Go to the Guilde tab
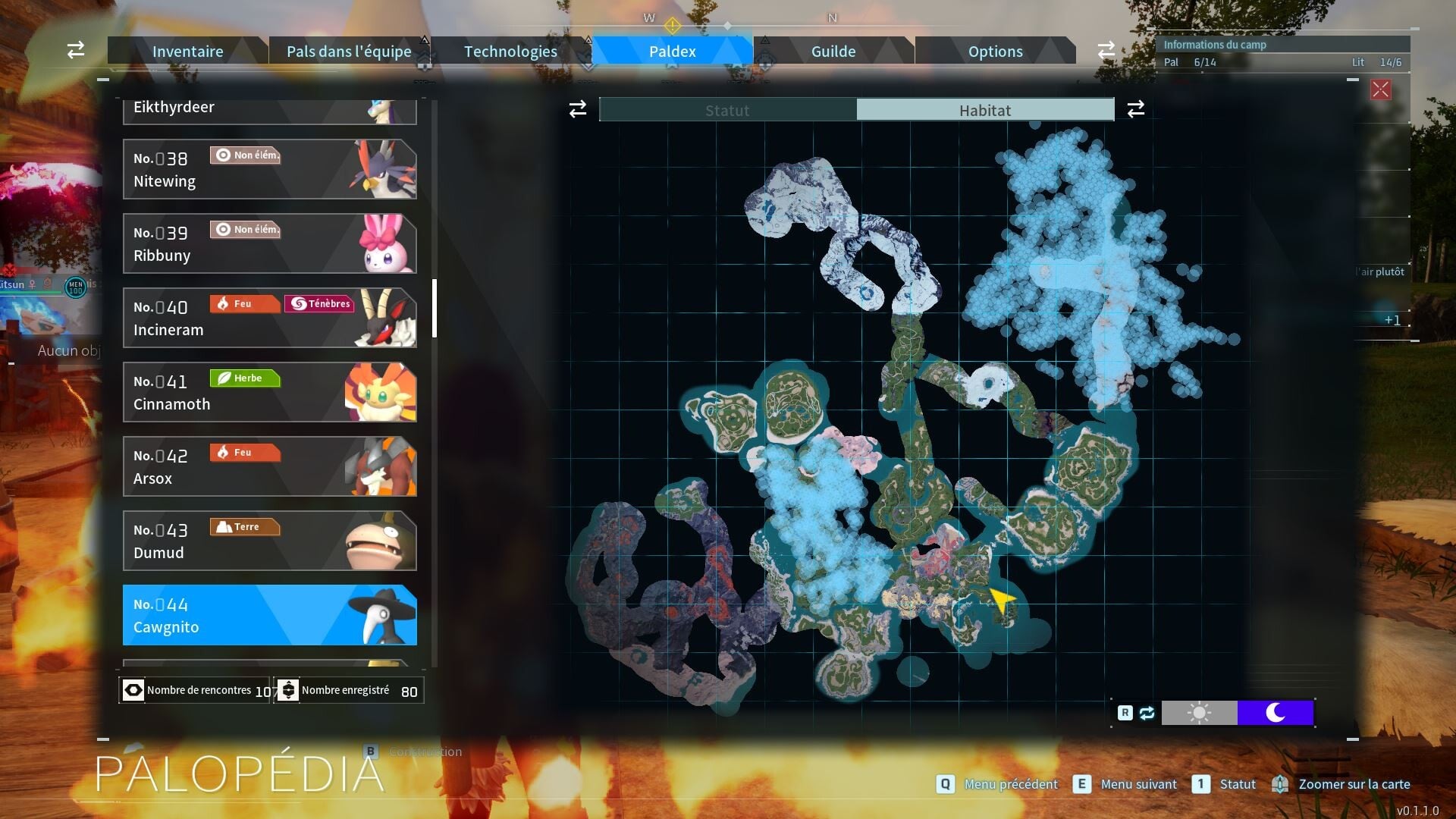This screenshot has height=819, width=1456. pos(833,51)
